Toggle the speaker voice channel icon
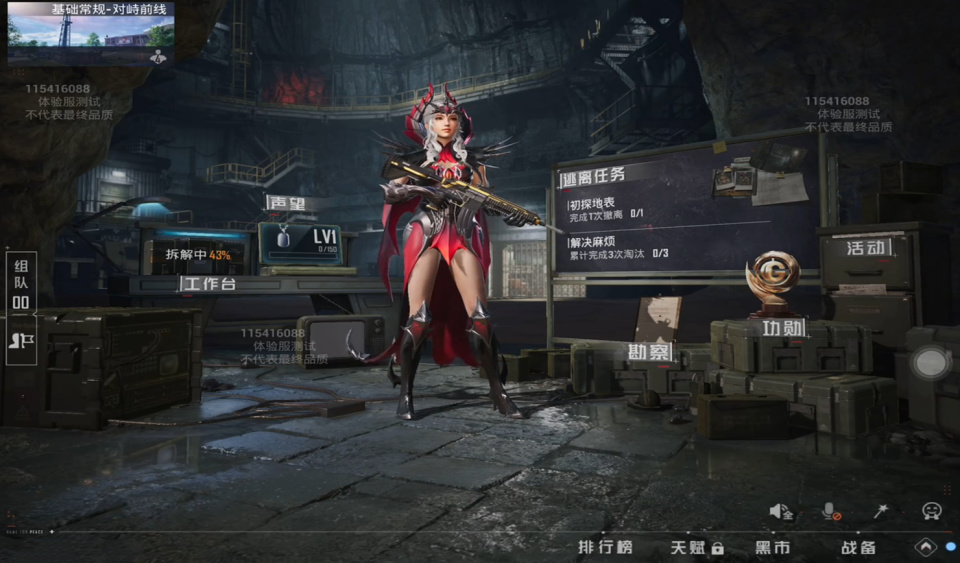The height and width of the screenshot is (563, 960). click(x=781, y=511)
